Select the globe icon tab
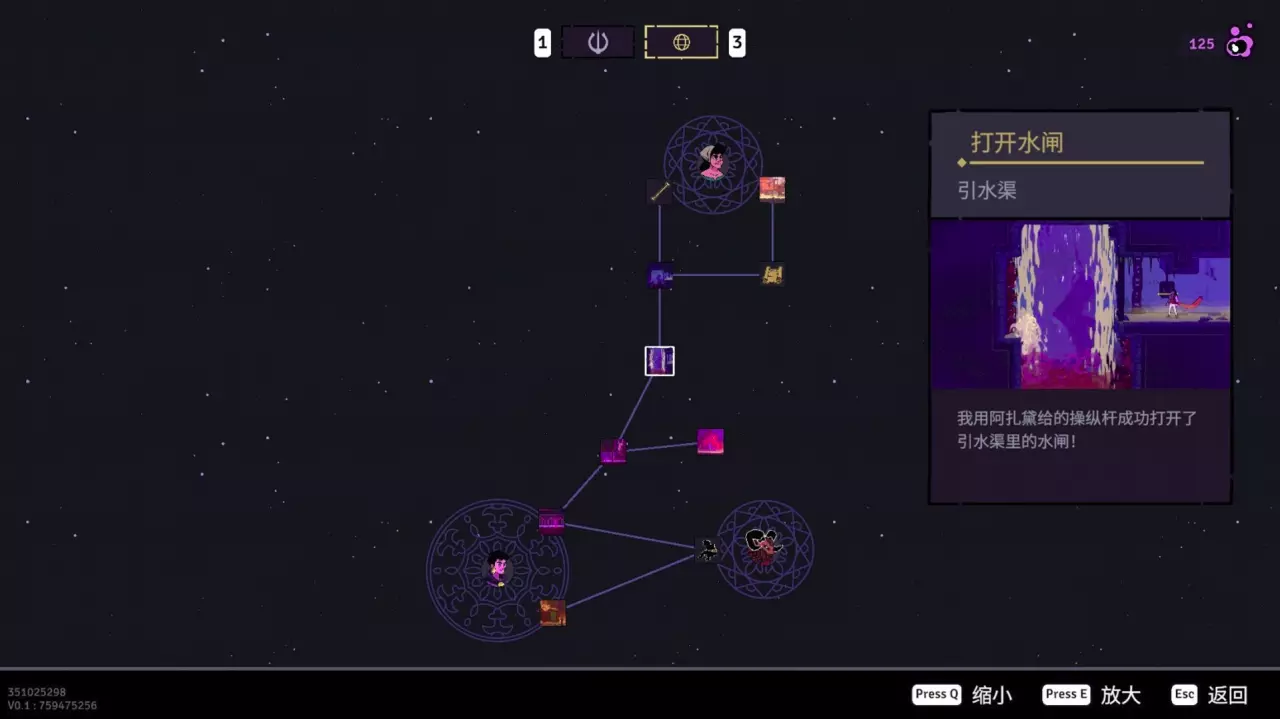The image size is (1280, 719). point(681,43)
